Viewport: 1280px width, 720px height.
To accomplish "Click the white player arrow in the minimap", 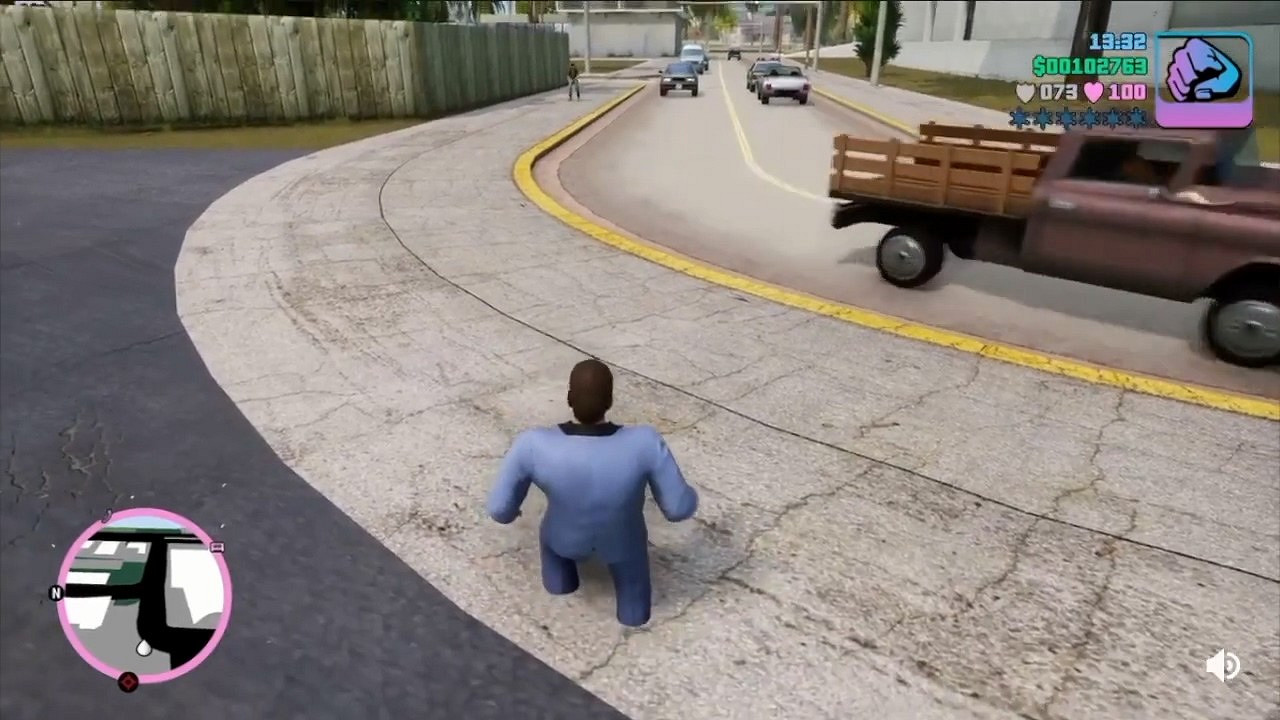I will click(144, 648).
